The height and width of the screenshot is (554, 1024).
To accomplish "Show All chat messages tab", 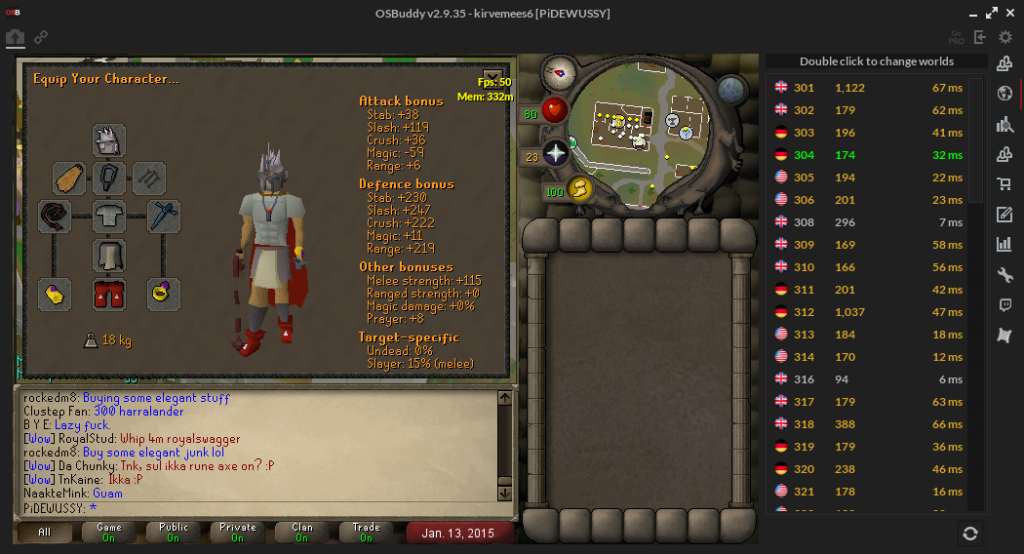I will point(44,532).
